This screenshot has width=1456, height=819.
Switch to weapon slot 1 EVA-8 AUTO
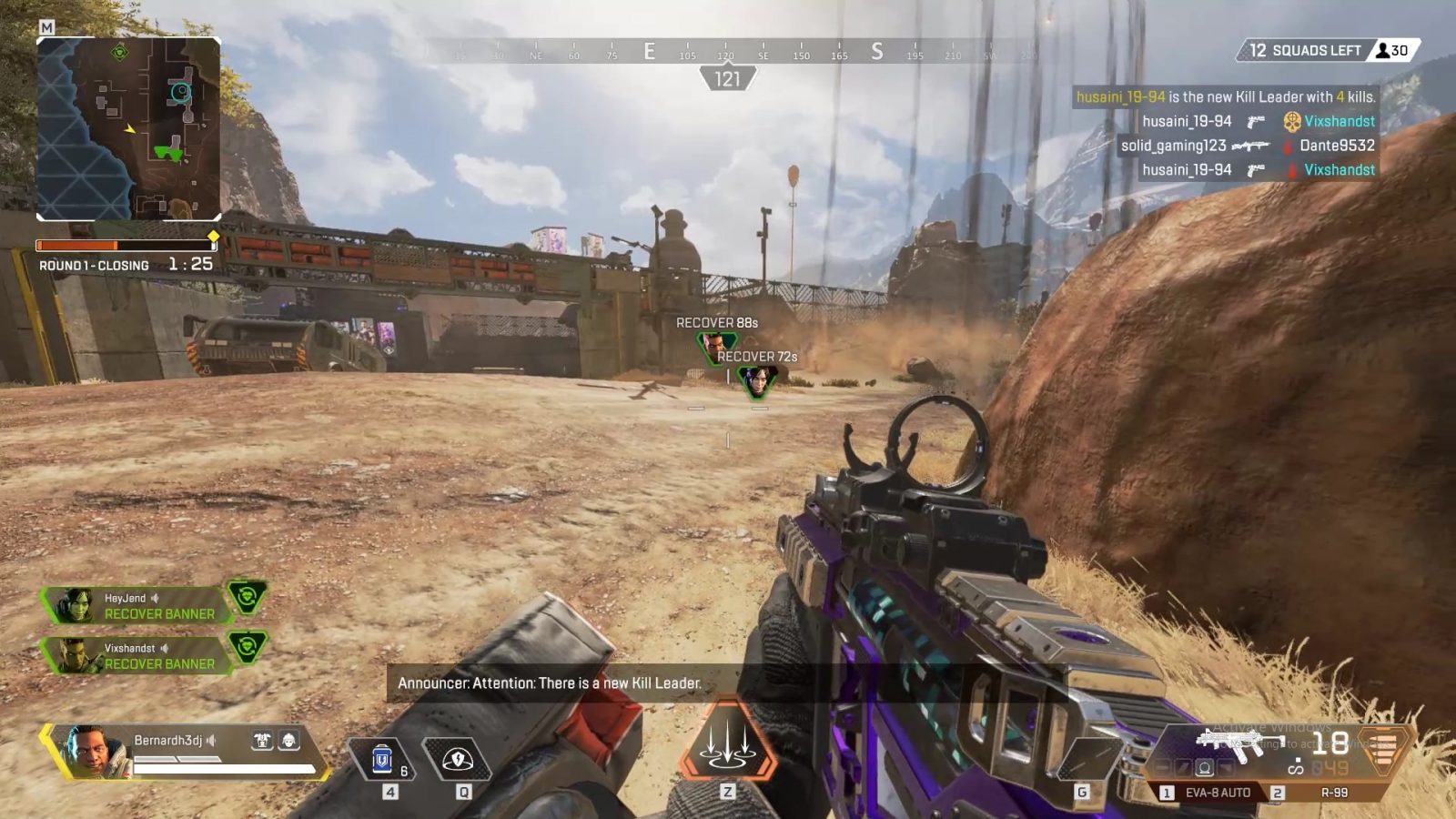pyautogui.click(x=1218, y=792)
